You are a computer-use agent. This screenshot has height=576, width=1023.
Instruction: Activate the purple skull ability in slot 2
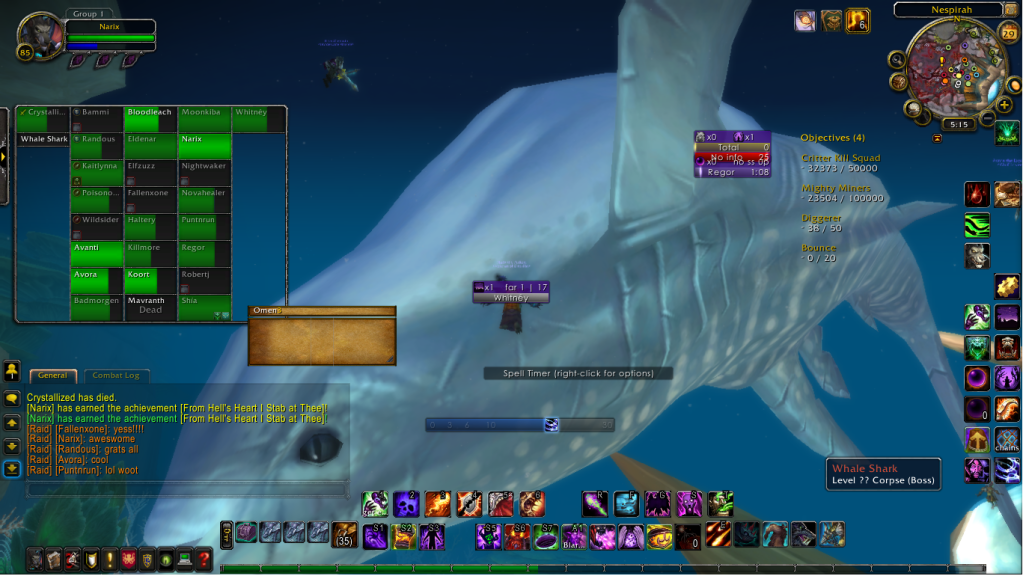(x=406, y=503)
